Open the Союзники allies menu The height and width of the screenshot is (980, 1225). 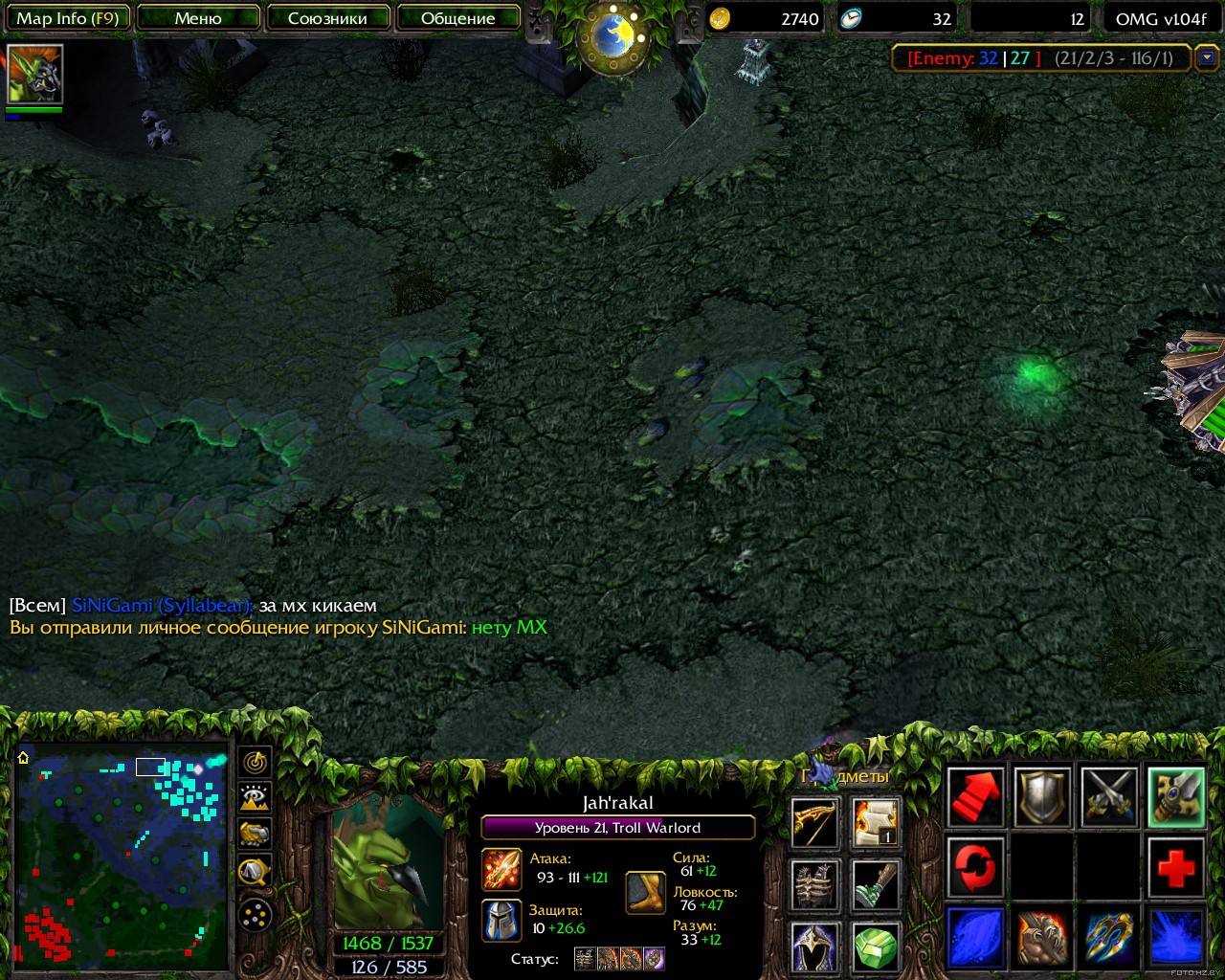pyautogui.click(x=327, y=18)
